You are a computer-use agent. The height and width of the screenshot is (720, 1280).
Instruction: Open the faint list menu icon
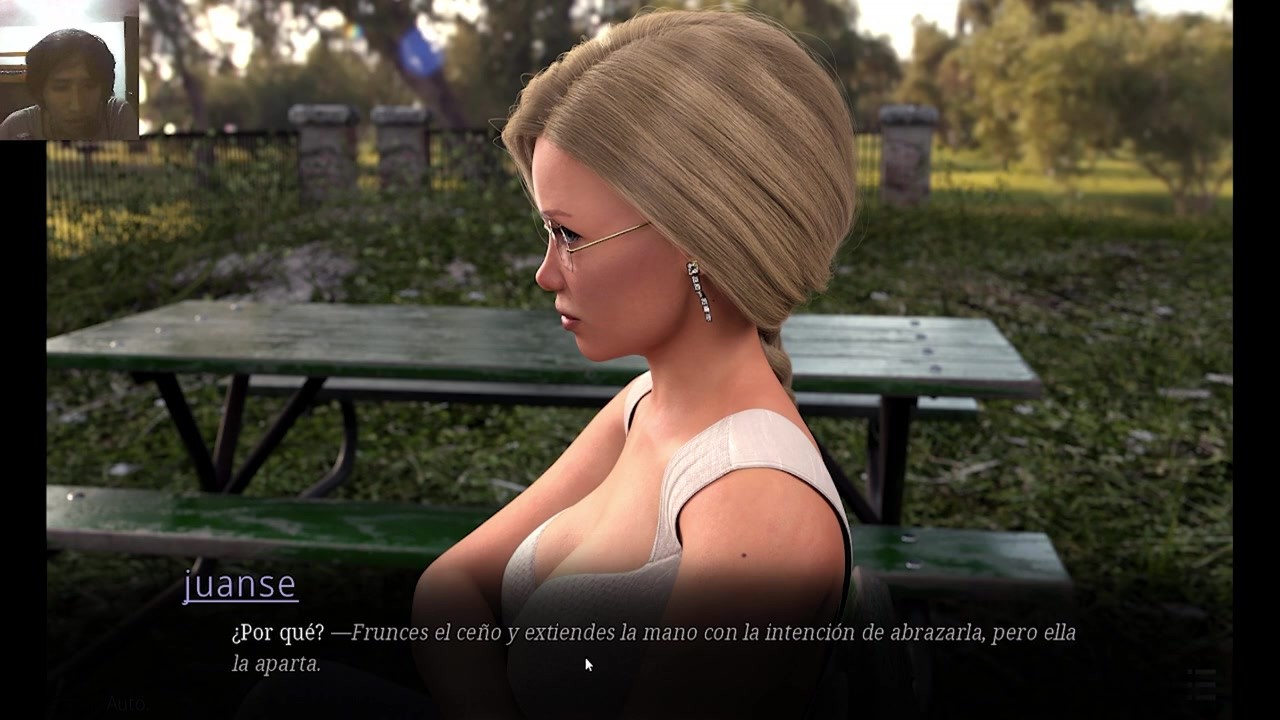[1201, 684]
